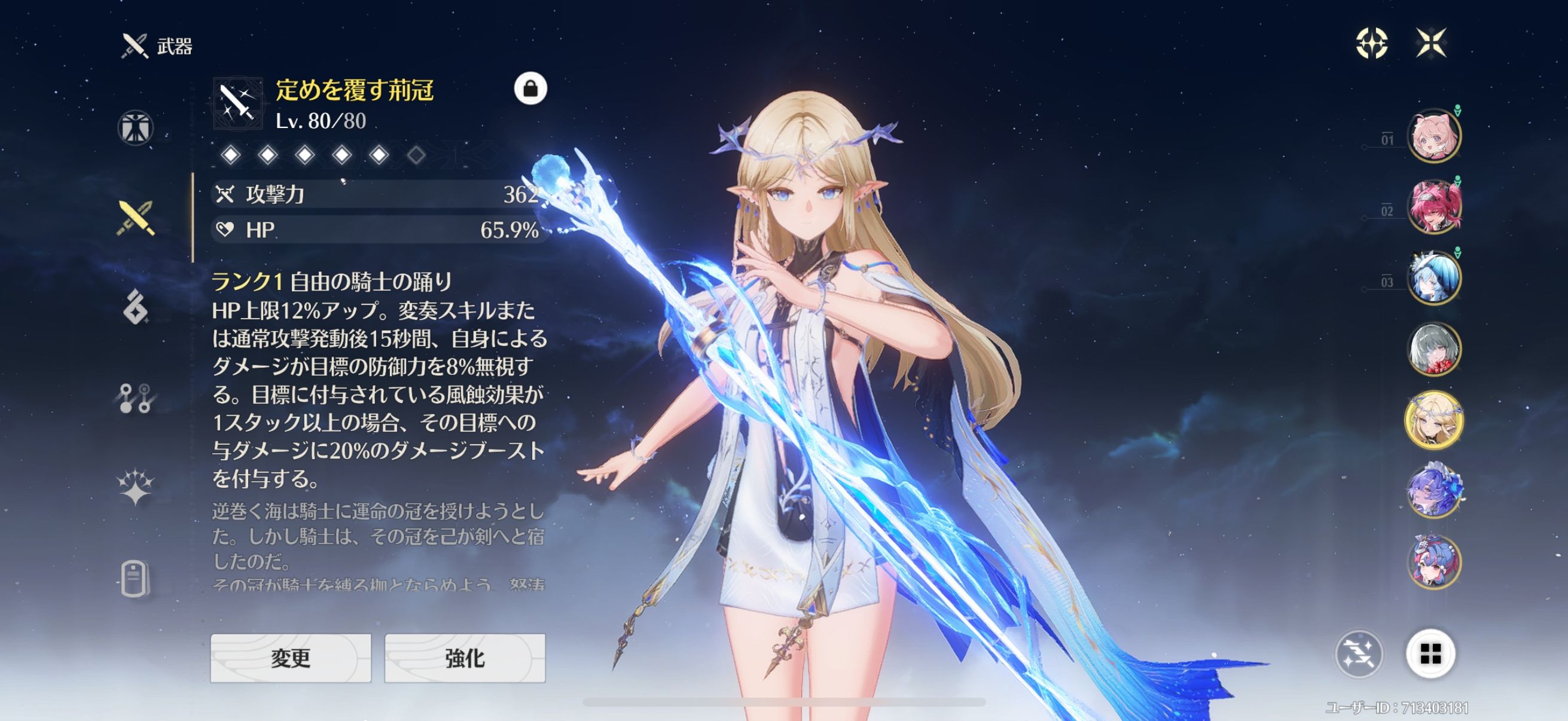Switch to the skill tree nodes tab
This screenshot has height=721, width=1568.
point(135,398)
